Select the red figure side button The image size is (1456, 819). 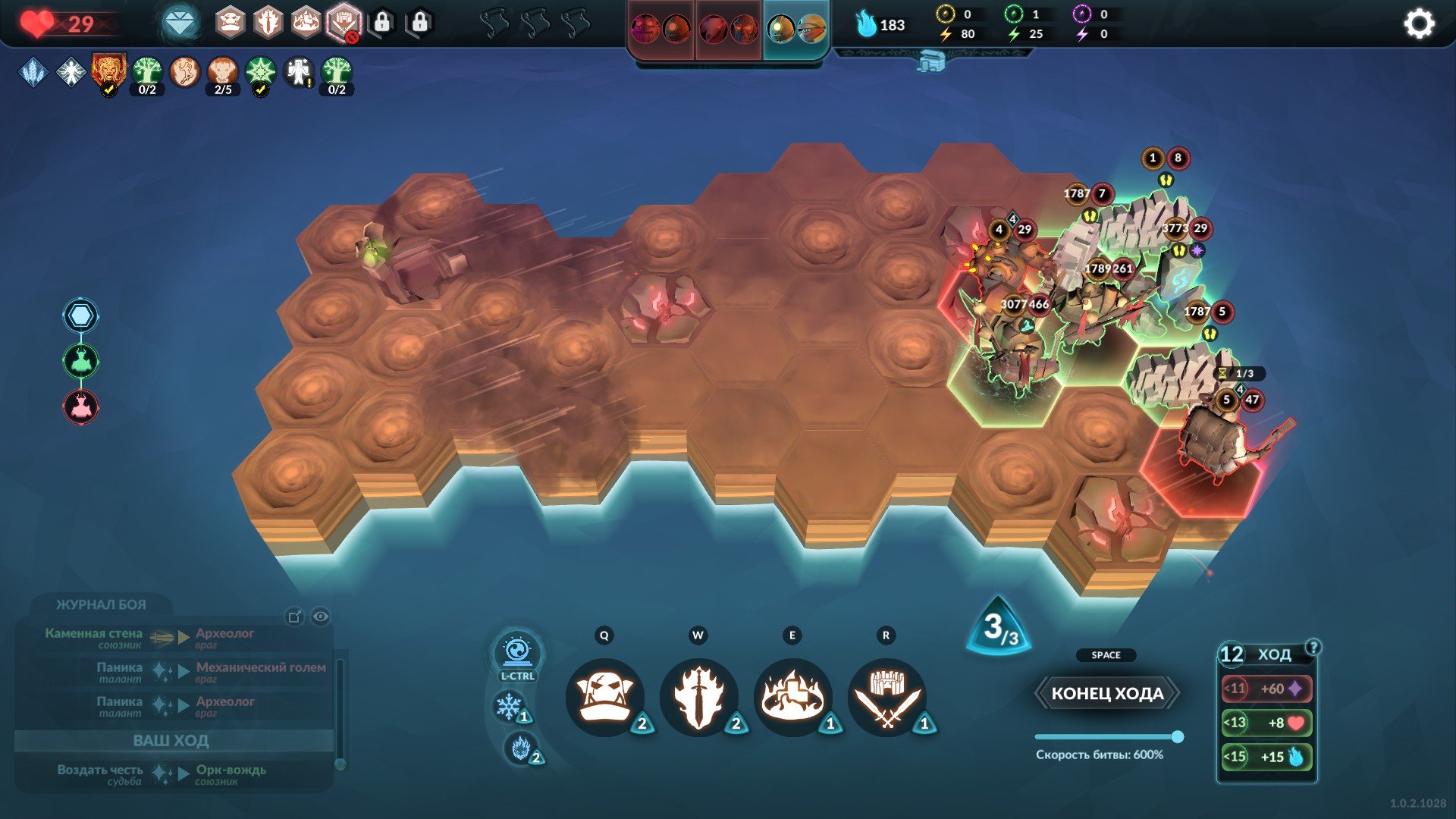pos(80,406)
